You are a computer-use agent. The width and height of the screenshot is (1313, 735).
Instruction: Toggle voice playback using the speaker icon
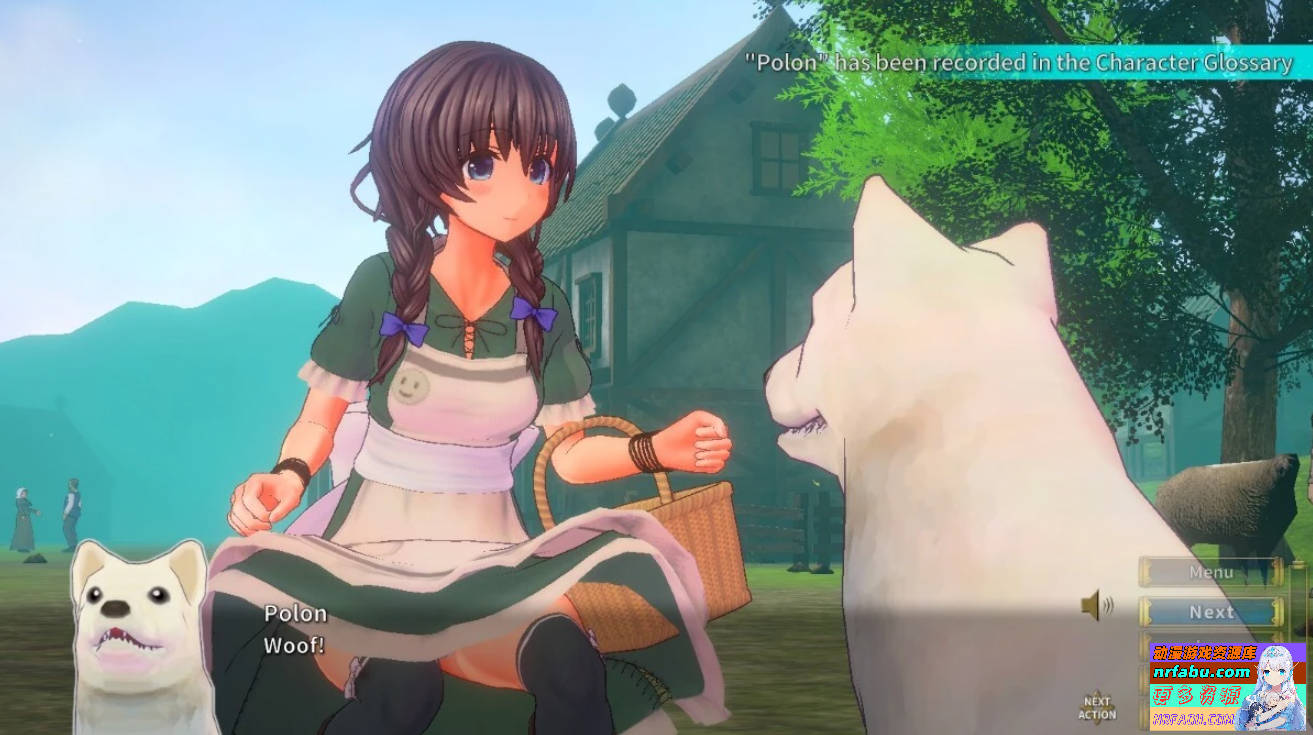(1090, 604)
